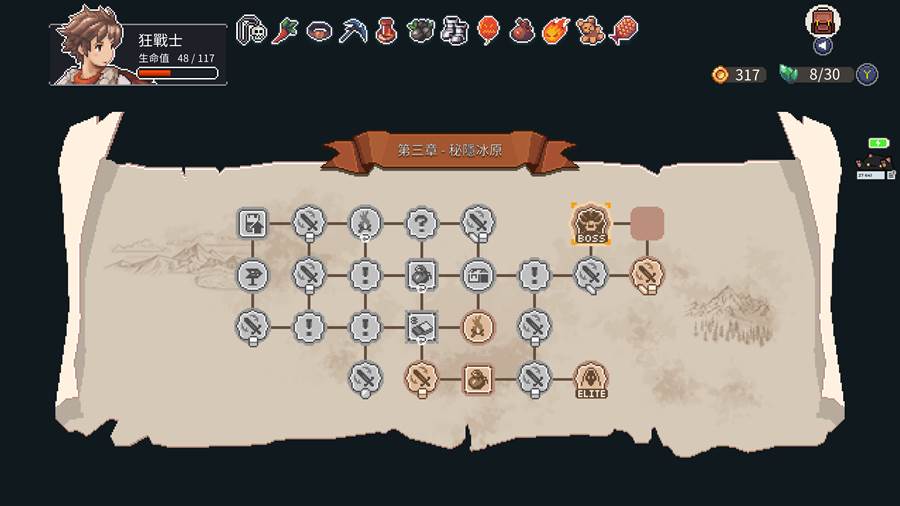Click the fireball relic icon
Screen dimensions: 900x506
(556, 31)
